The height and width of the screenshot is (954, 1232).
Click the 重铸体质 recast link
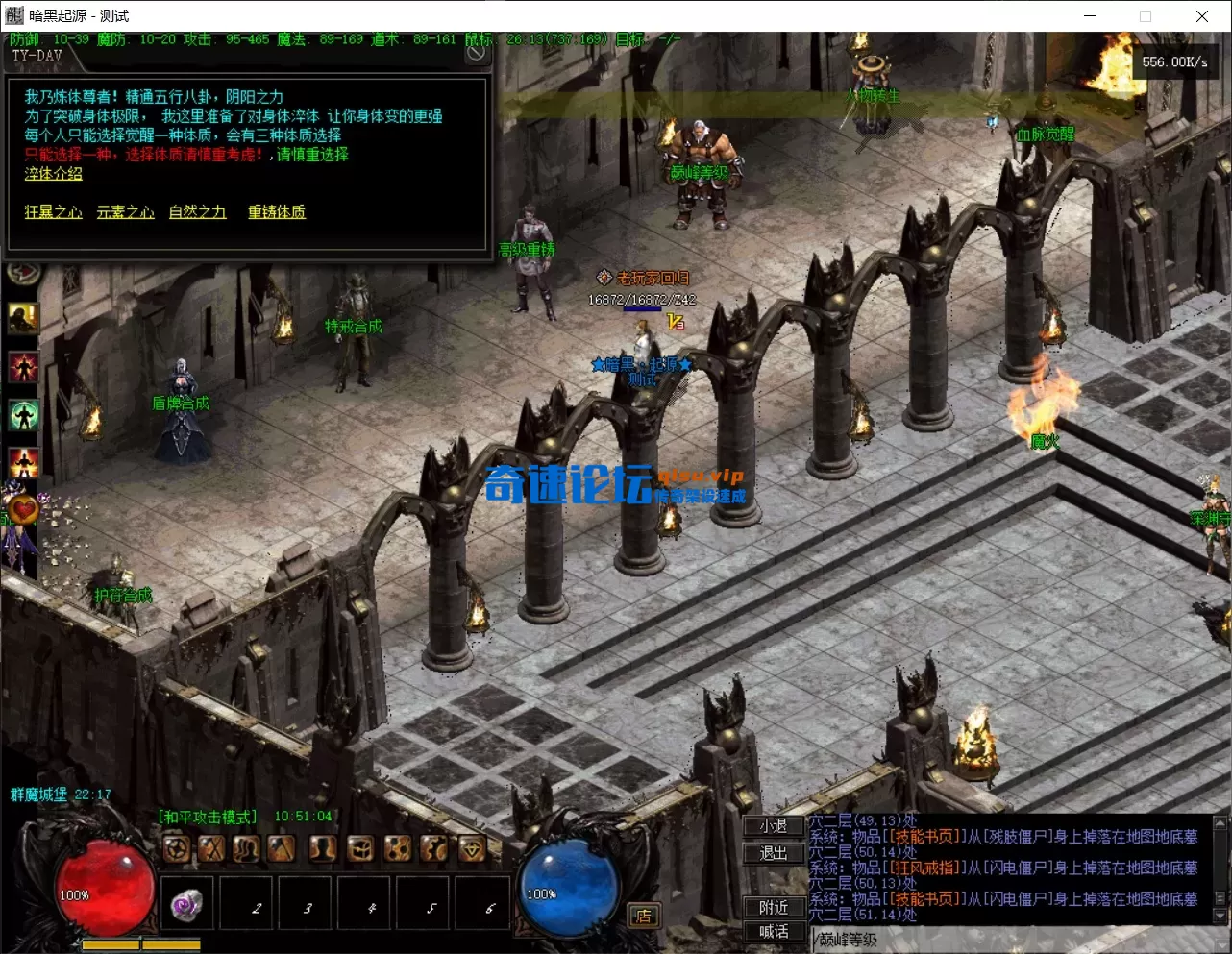[x=277, y=212]
